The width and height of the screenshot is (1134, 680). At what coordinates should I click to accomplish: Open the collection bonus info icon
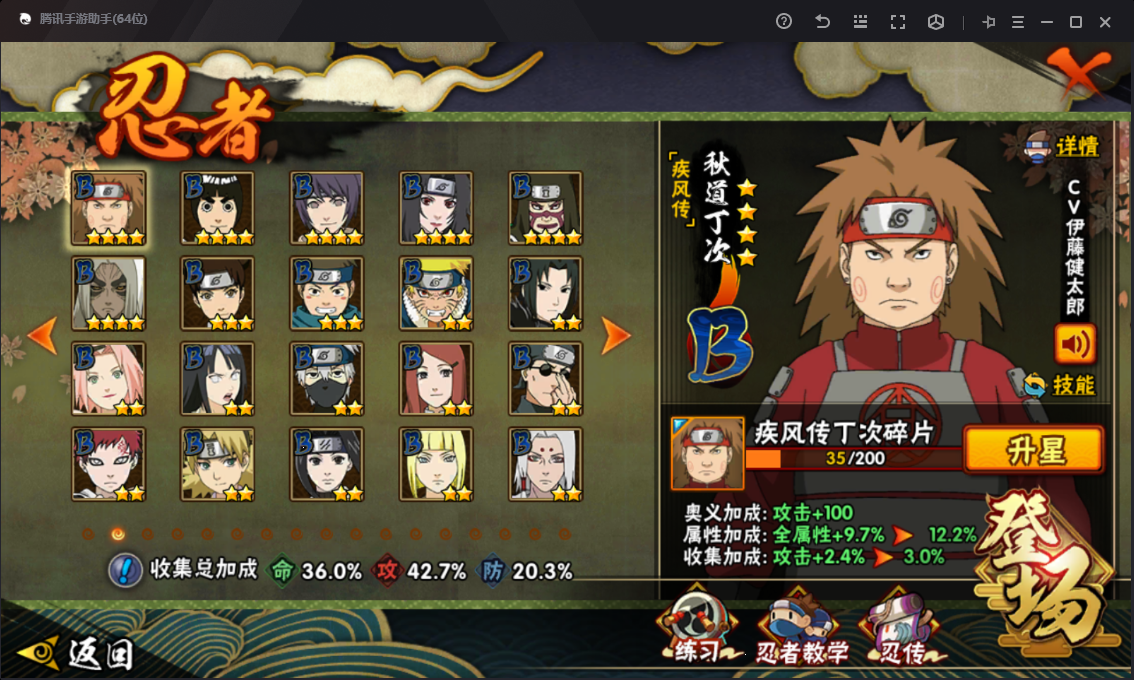pos(124,570)
